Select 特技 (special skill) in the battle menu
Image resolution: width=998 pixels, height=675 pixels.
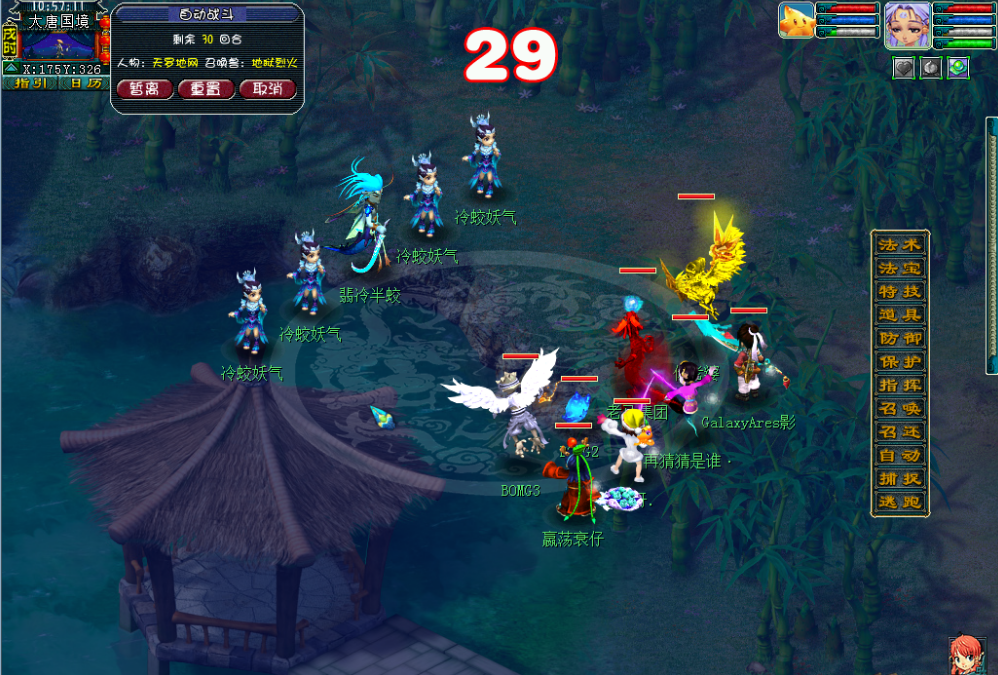[x=901, y=292]
